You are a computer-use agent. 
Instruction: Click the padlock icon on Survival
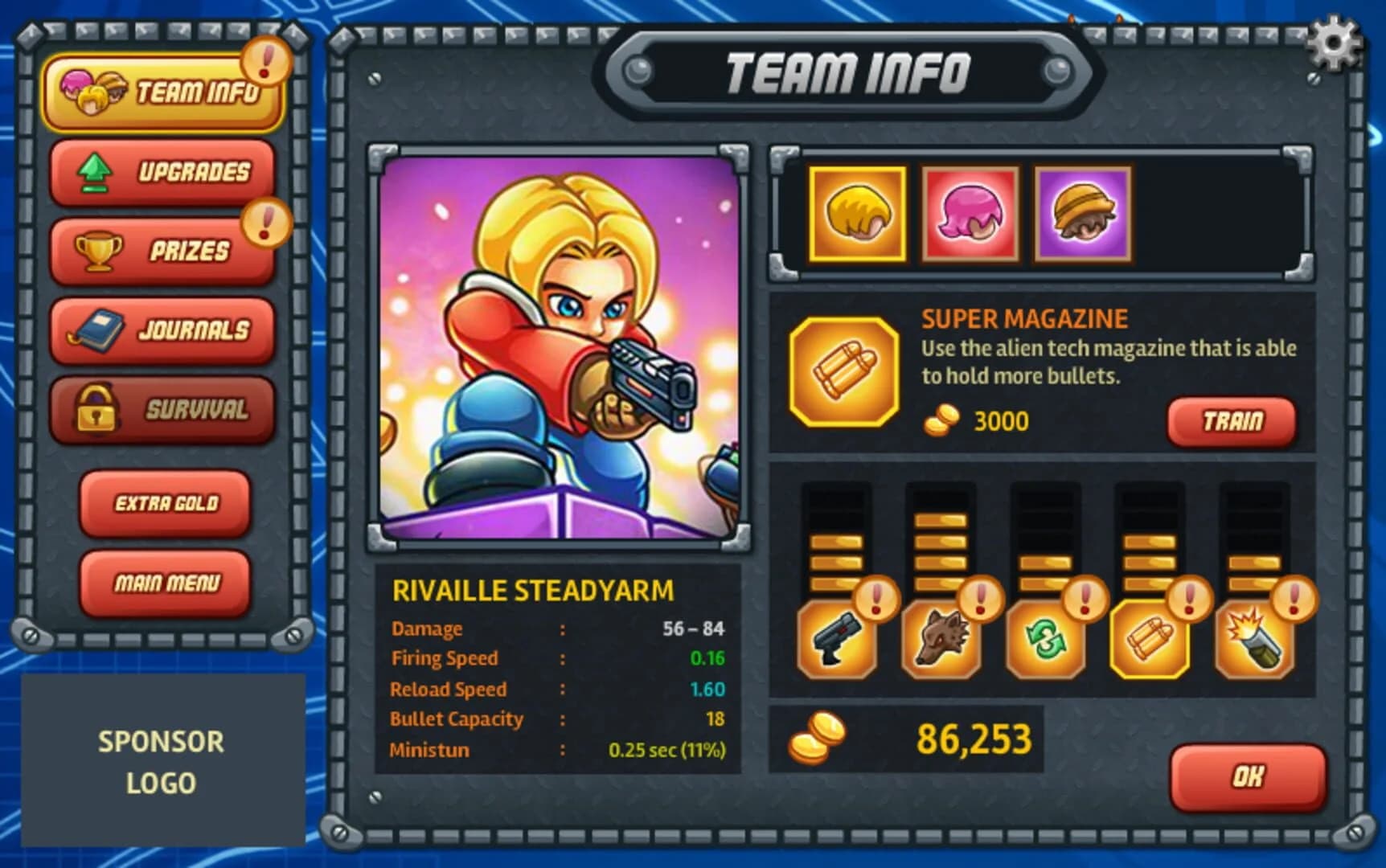pos(95,410)
